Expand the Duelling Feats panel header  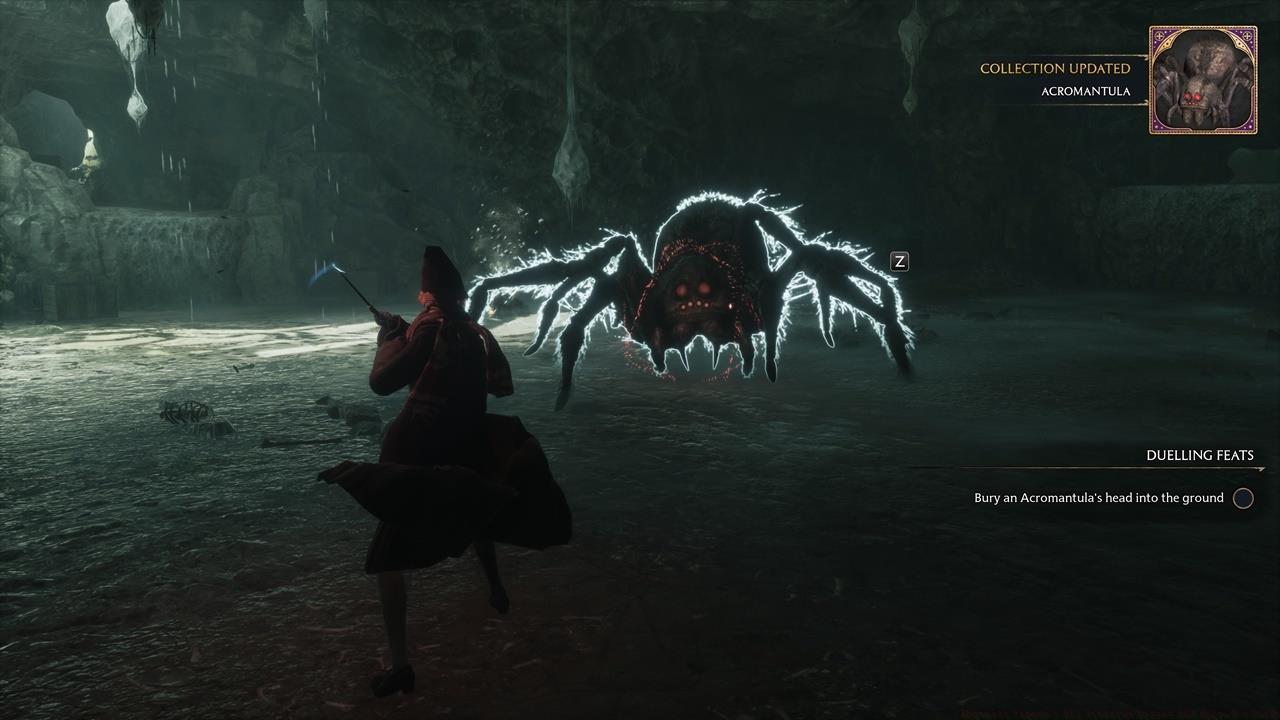coord(1199,455)
